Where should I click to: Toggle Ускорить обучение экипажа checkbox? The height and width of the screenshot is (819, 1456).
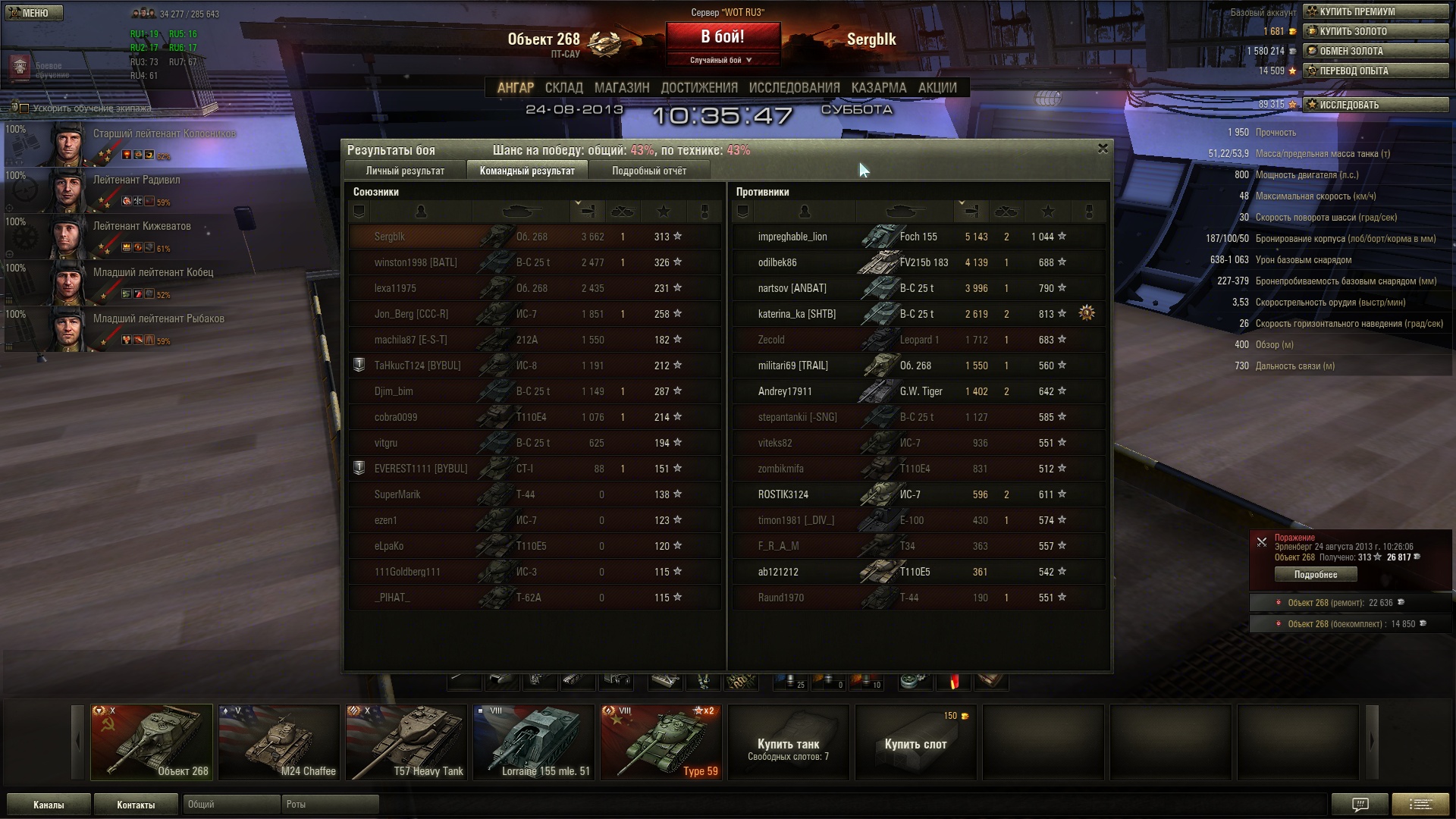tap(24, 108)
